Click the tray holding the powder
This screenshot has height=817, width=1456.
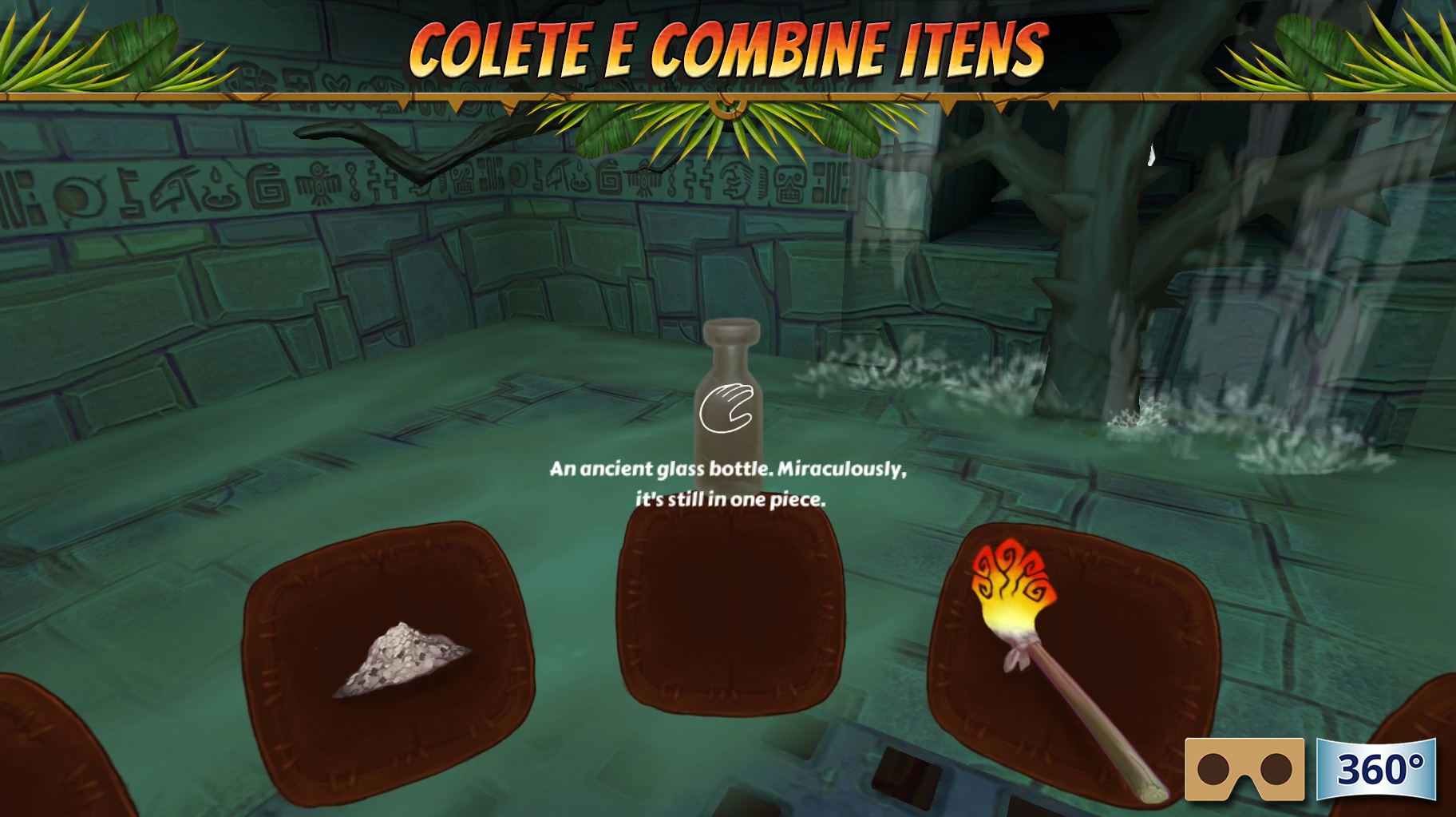391,655
